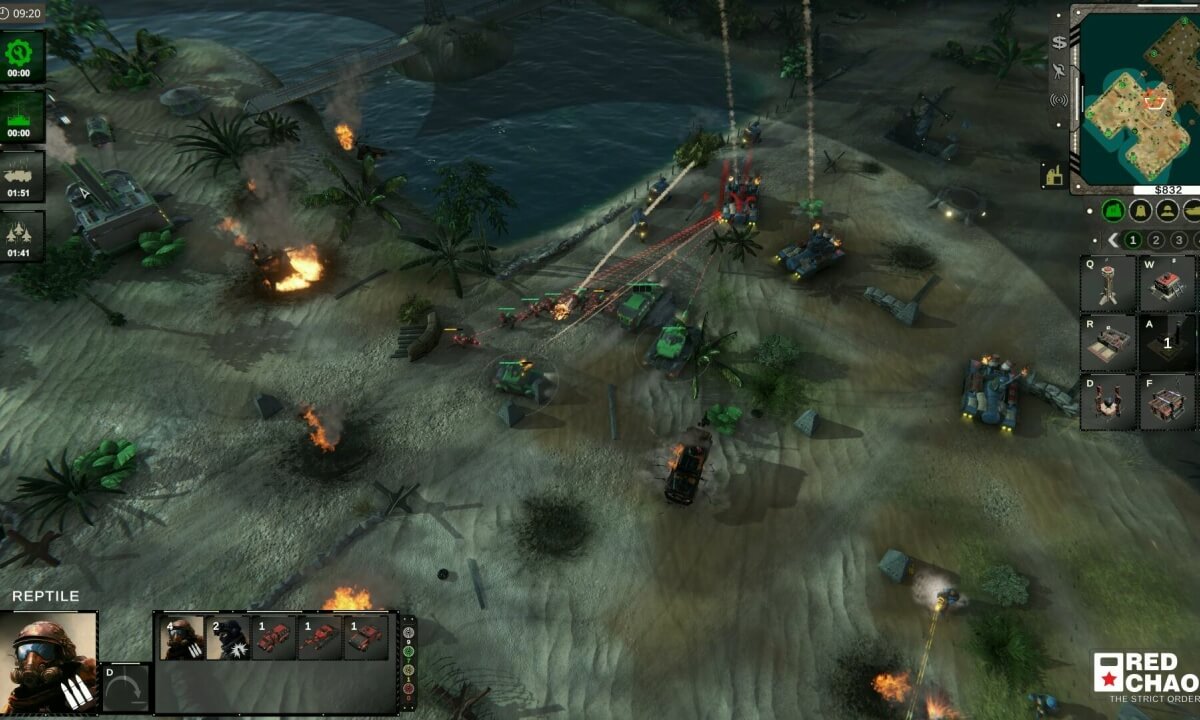Activate the ready green radar scan ability
The image size is (1200, 720).
(21, 115)
